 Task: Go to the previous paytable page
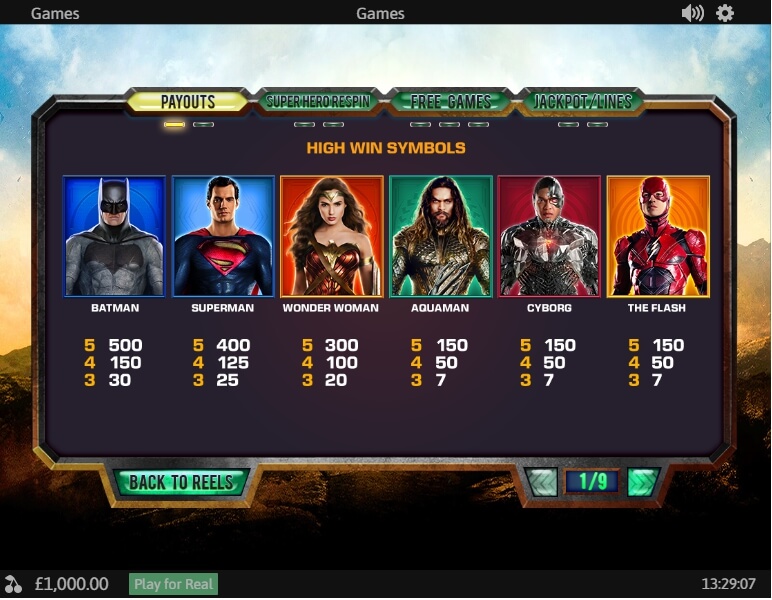(x=543, y=482)
